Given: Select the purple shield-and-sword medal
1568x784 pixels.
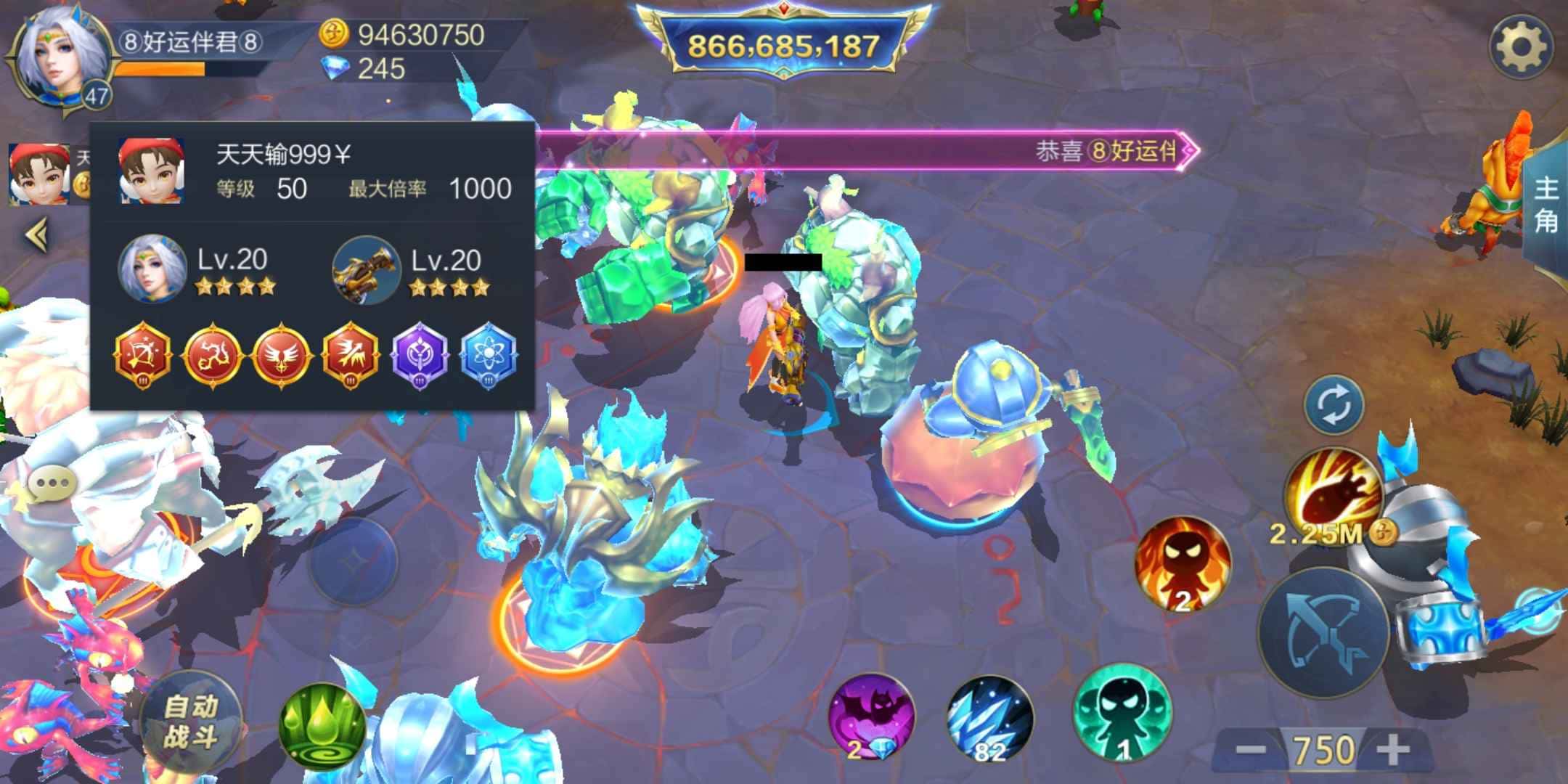Looking at the screenshot, I should click(421, 357).
